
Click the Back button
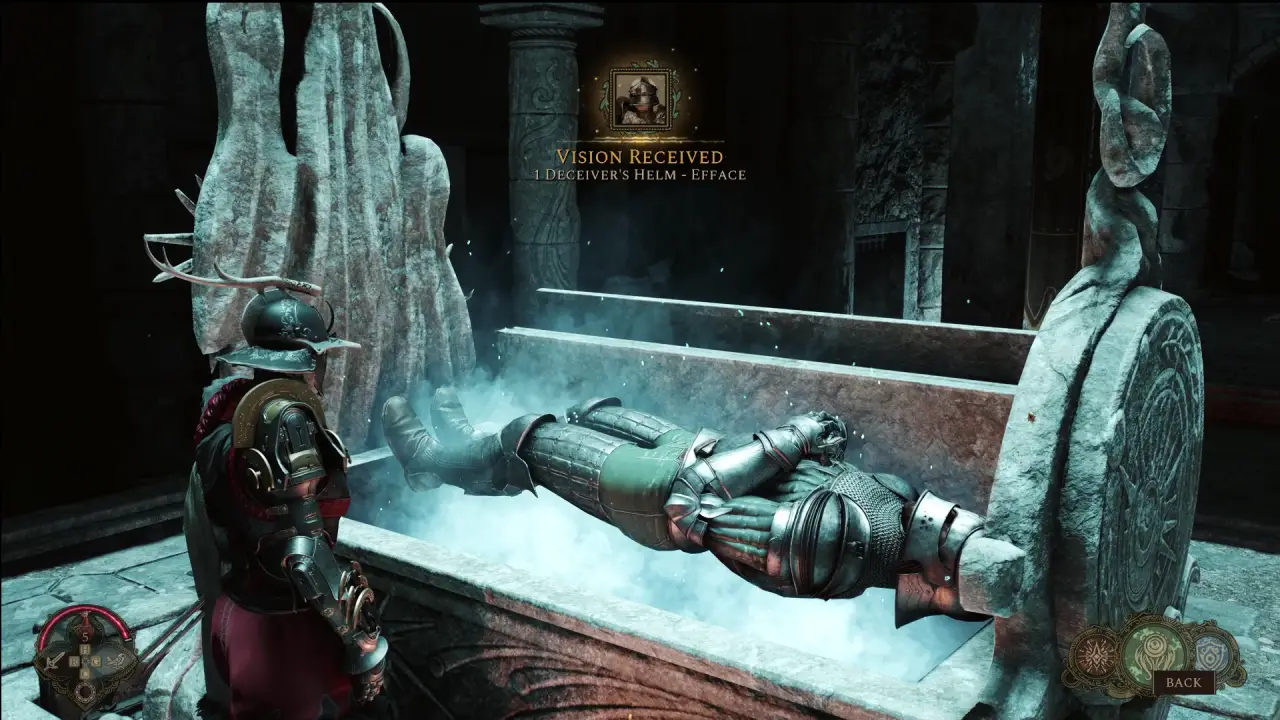point(1184,682)
